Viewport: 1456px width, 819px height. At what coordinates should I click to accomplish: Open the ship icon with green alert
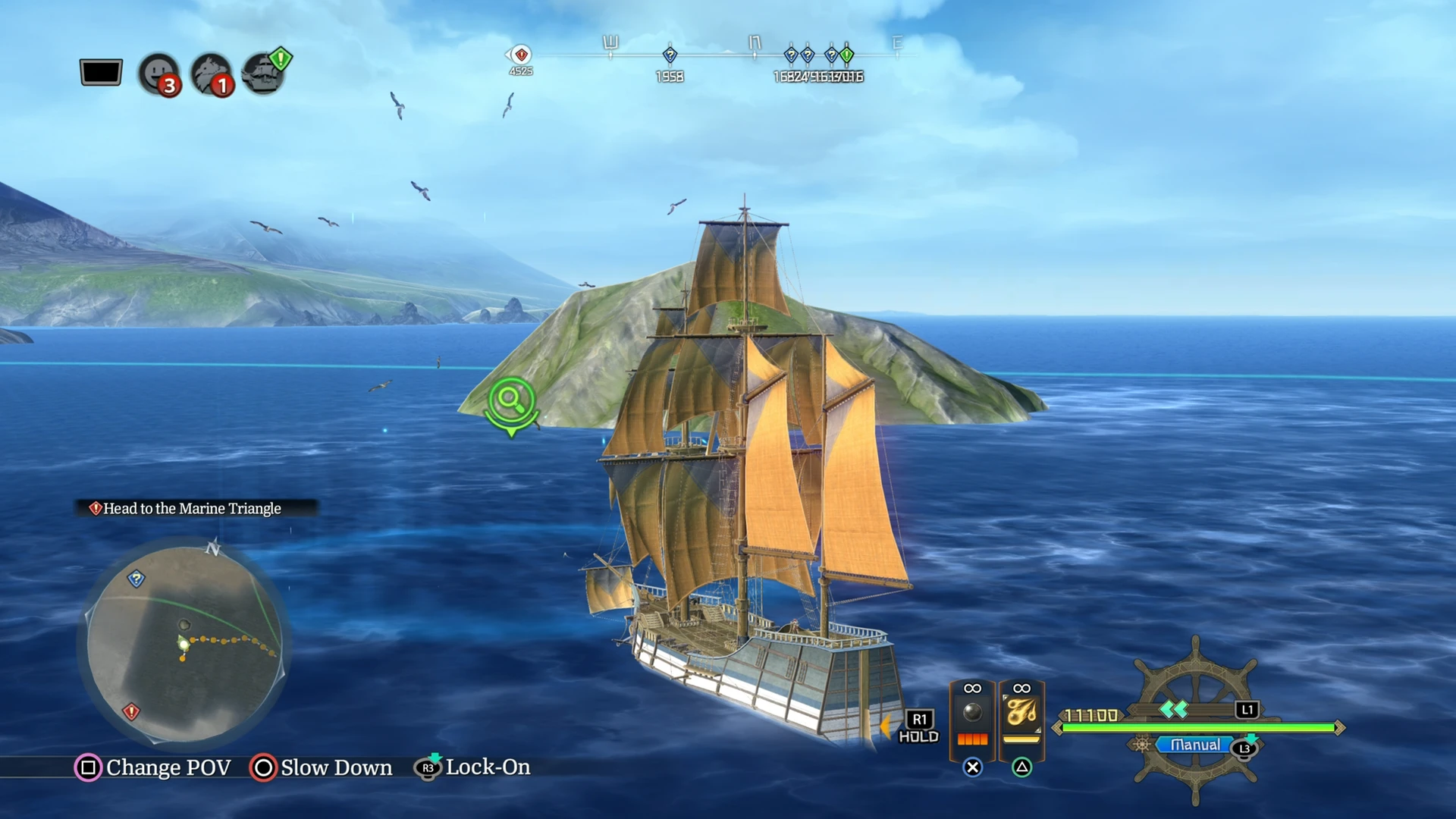click(x=263, y=74)
